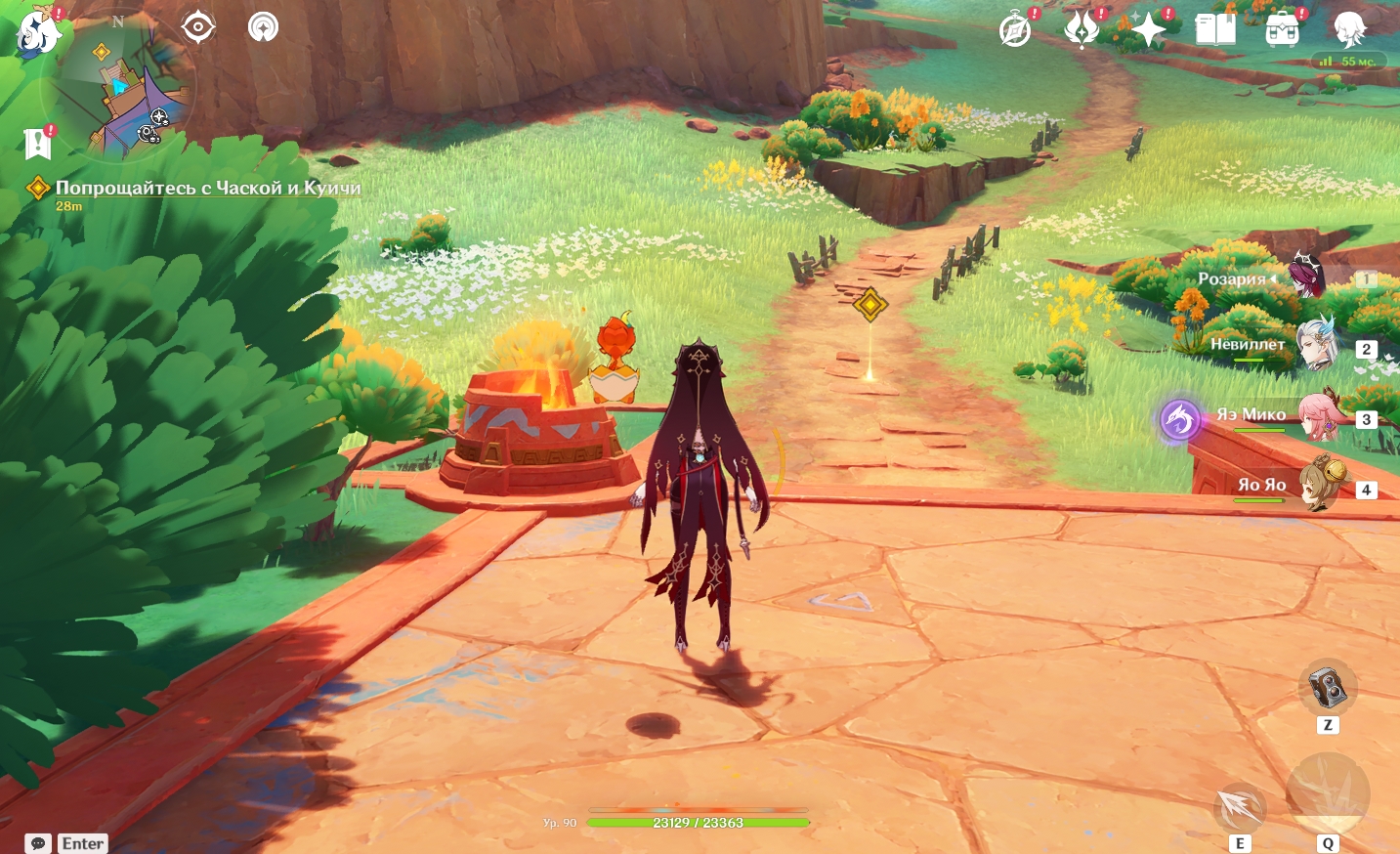Viewport: 1400px width, 854px height.
Task: Open the events compass icon
Action: [1016, 29]
